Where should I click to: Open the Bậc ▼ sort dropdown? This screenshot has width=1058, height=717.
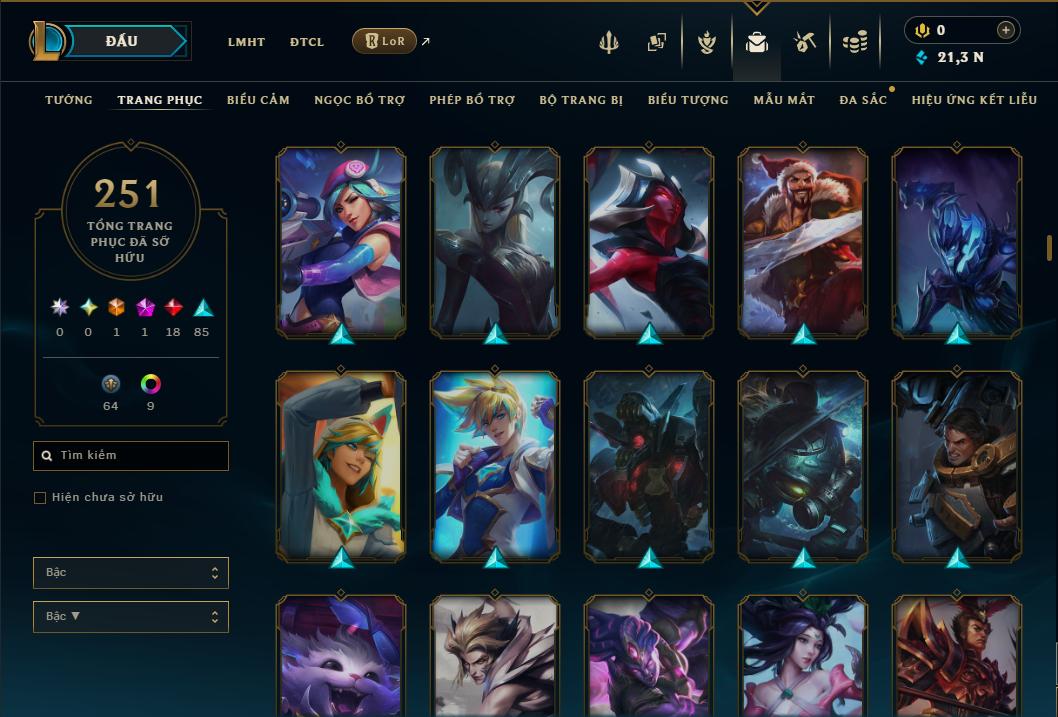[130, 617]
